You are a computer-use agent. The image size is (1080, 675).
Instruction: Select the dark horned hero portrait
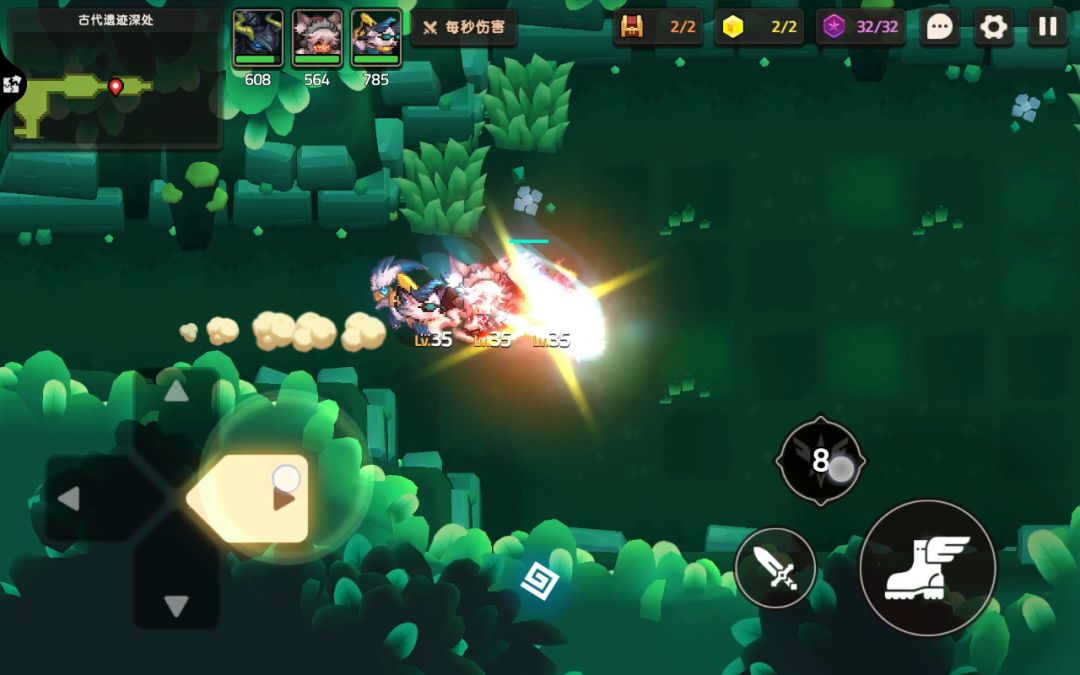click(x=258, y=39)
